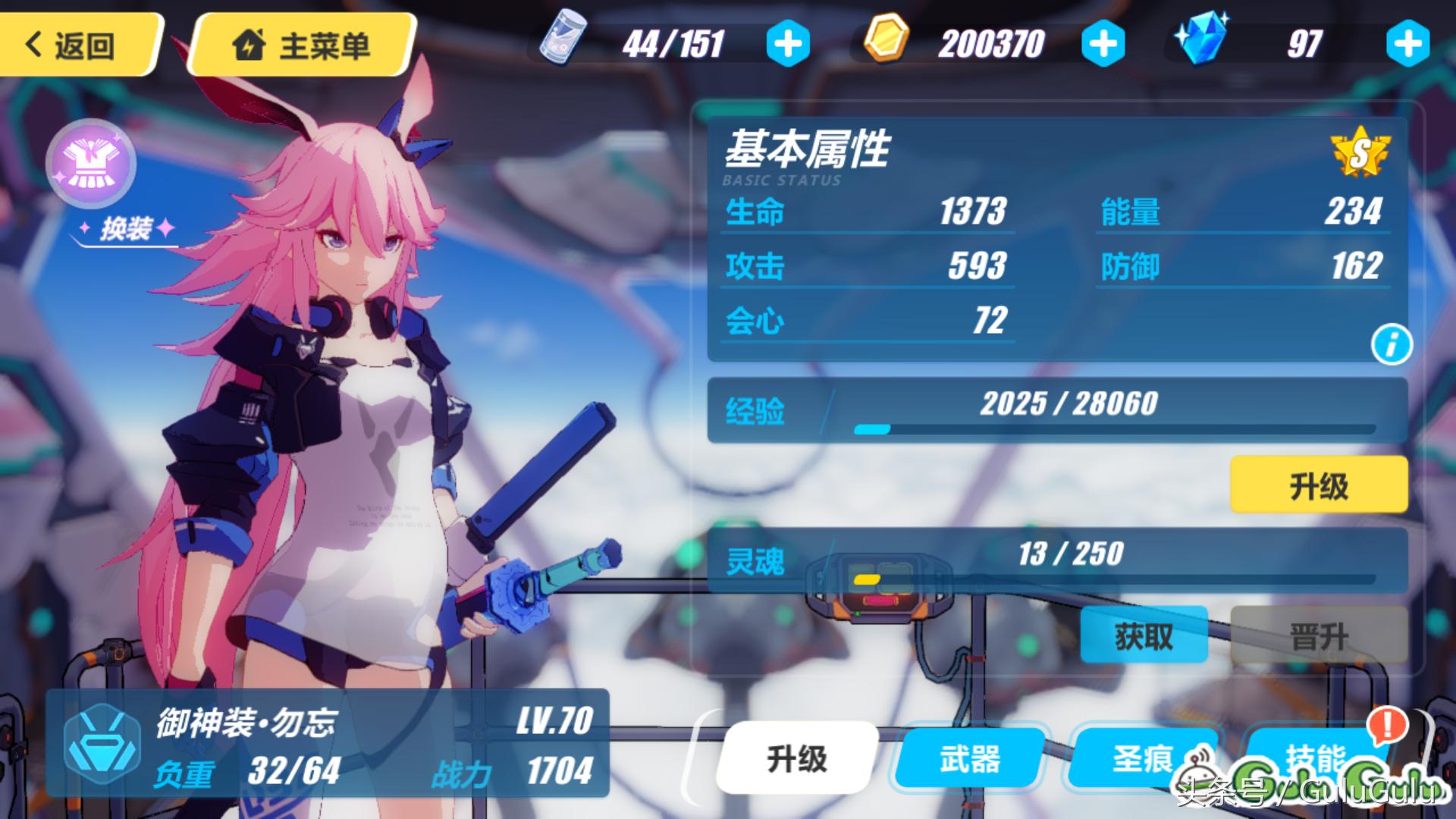Click the greyed 晋升 promote button
The image size is (1456, 819).
pos(1318,635)
